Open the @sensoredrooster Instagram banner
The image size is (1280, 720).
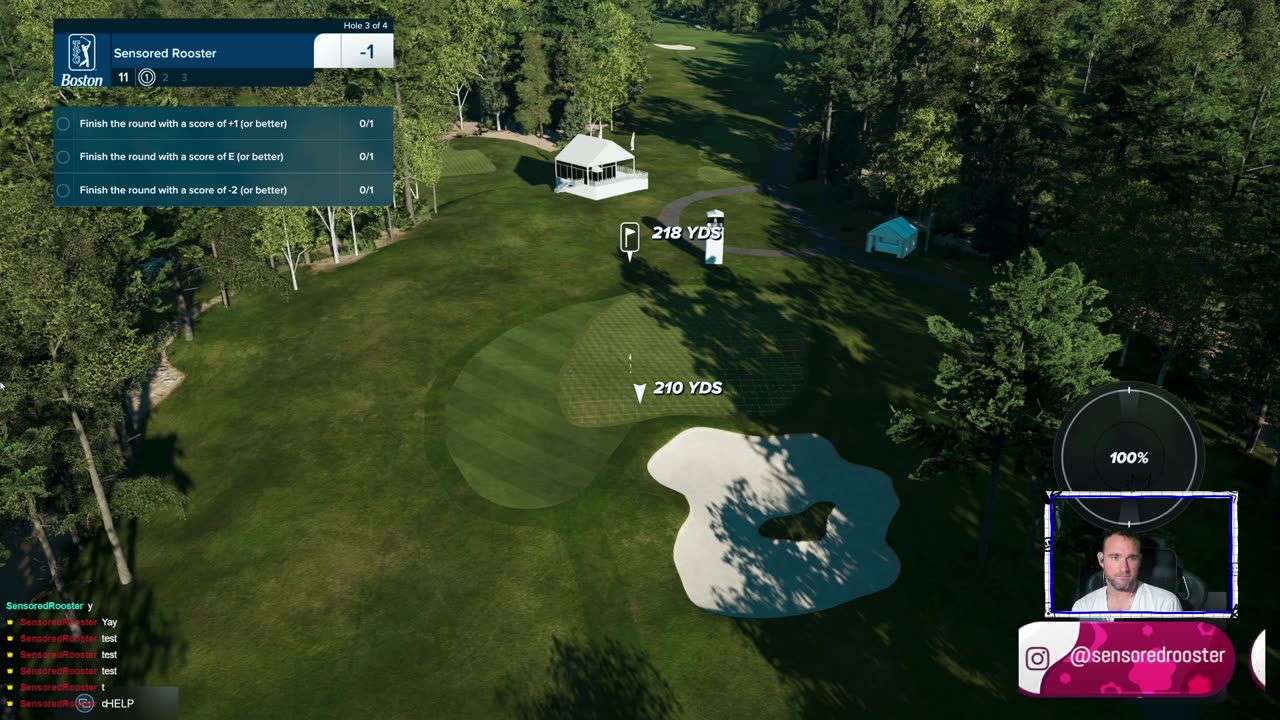[1126, 657]
